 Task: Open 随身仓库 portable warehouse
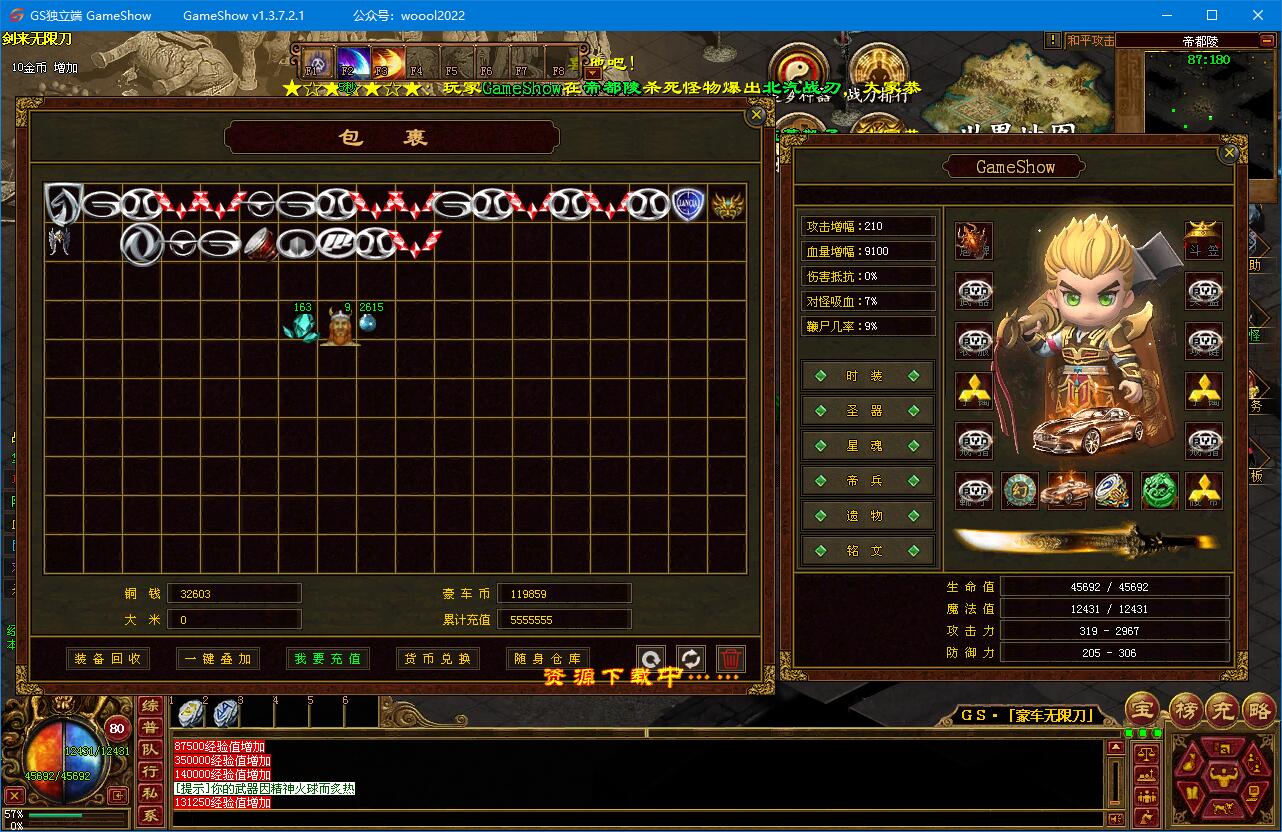[x=547, y=659]
